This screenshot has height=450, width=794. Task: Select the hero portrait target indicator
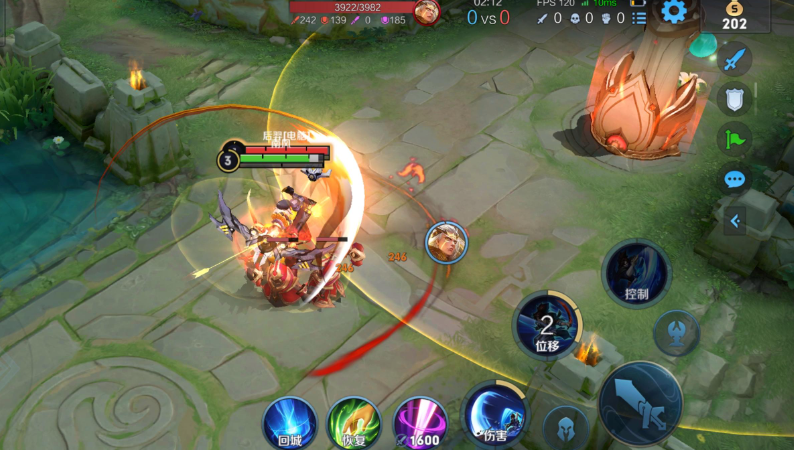(x=446, y=243)
